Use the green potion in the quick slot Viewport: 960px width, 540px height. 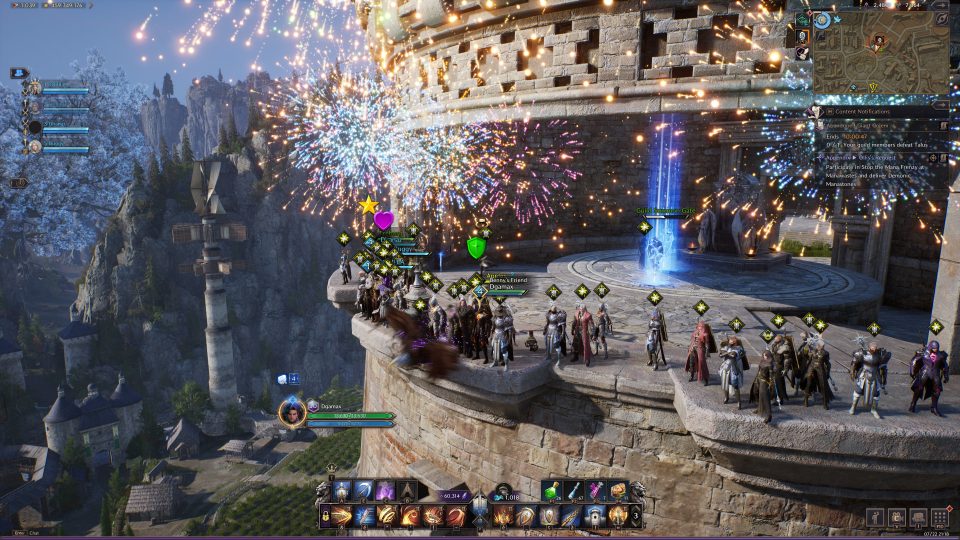click(x=551, y=490)
